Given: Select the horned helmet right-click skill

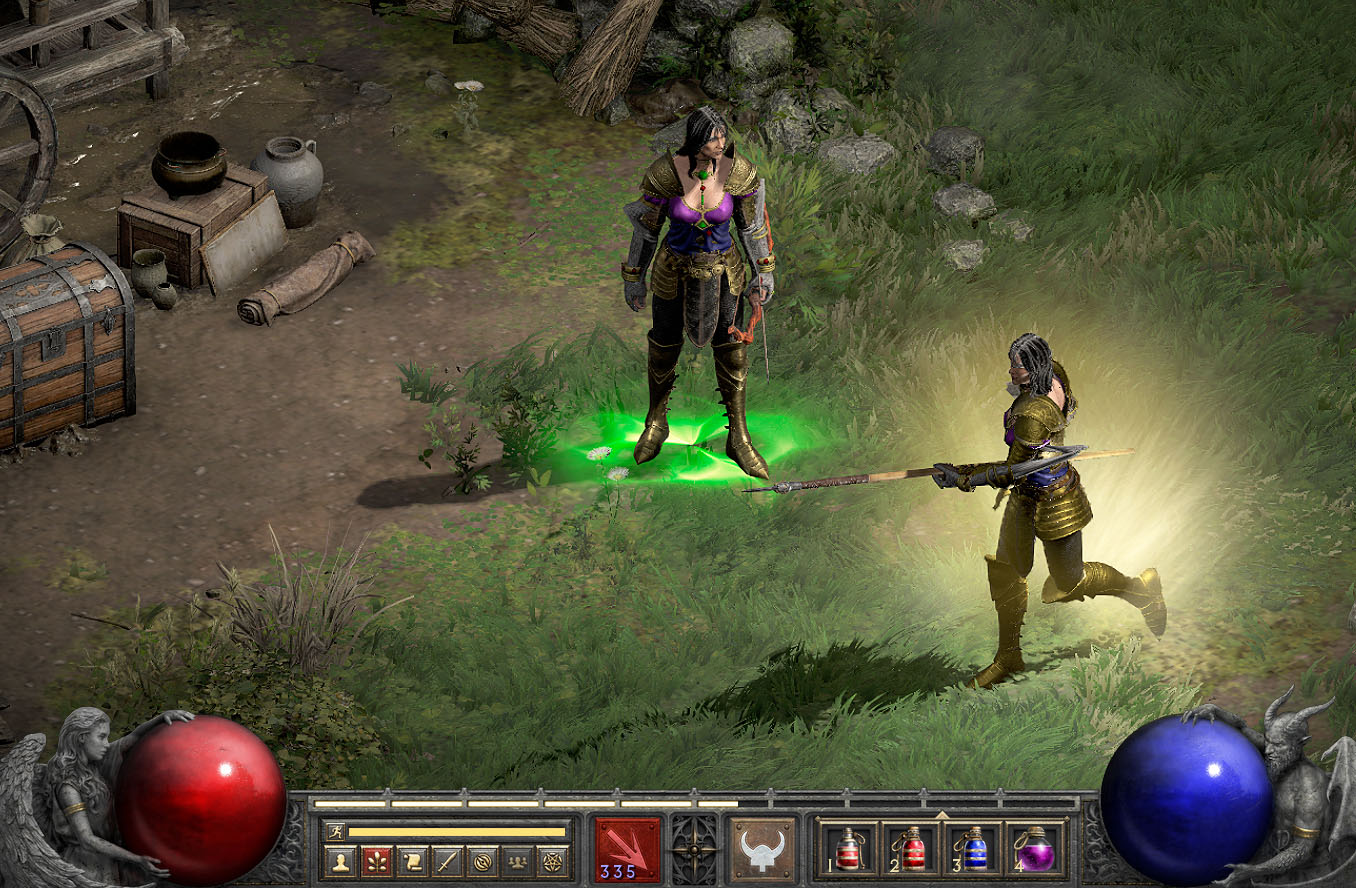Looking at the screenshot, I should tap(762, 849).
